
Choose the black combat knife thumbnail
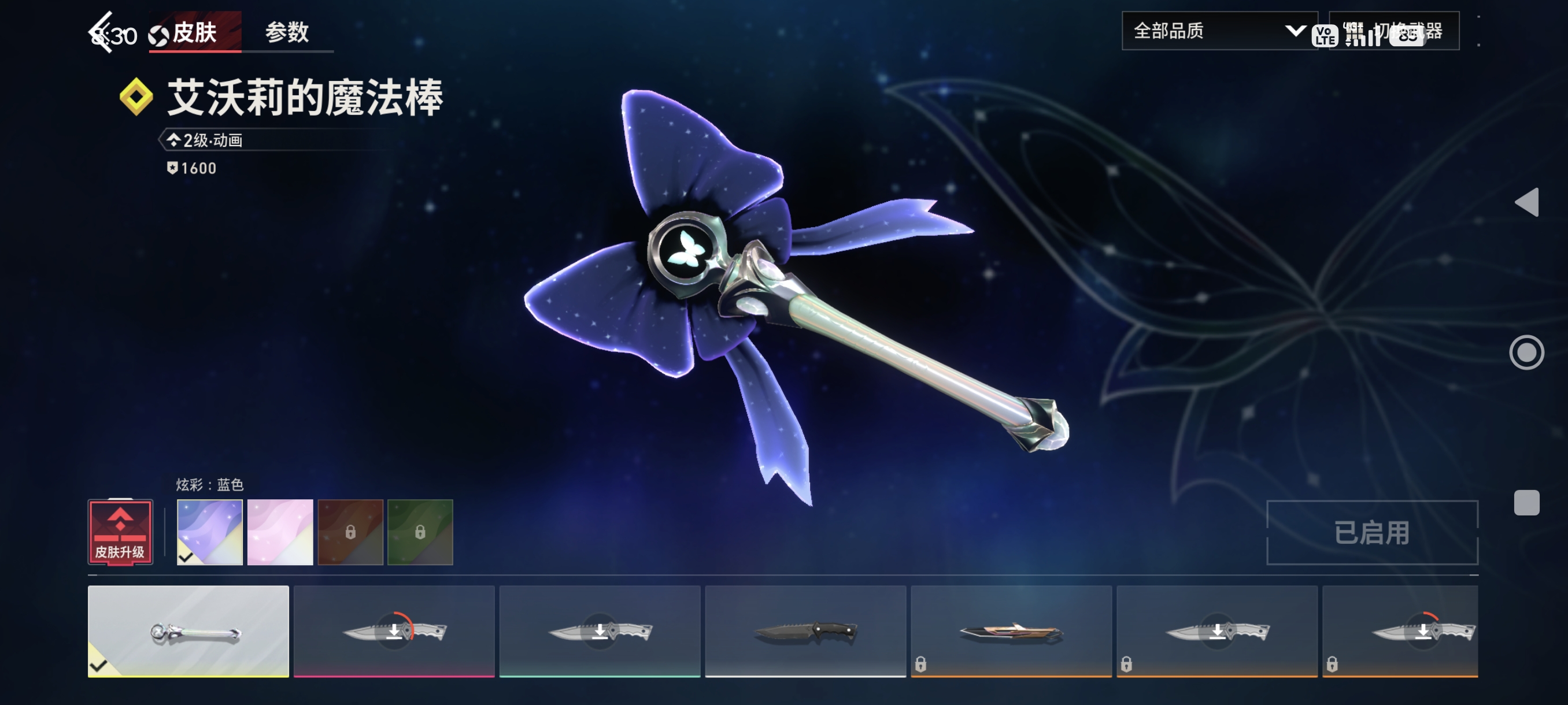coord(805,631)
